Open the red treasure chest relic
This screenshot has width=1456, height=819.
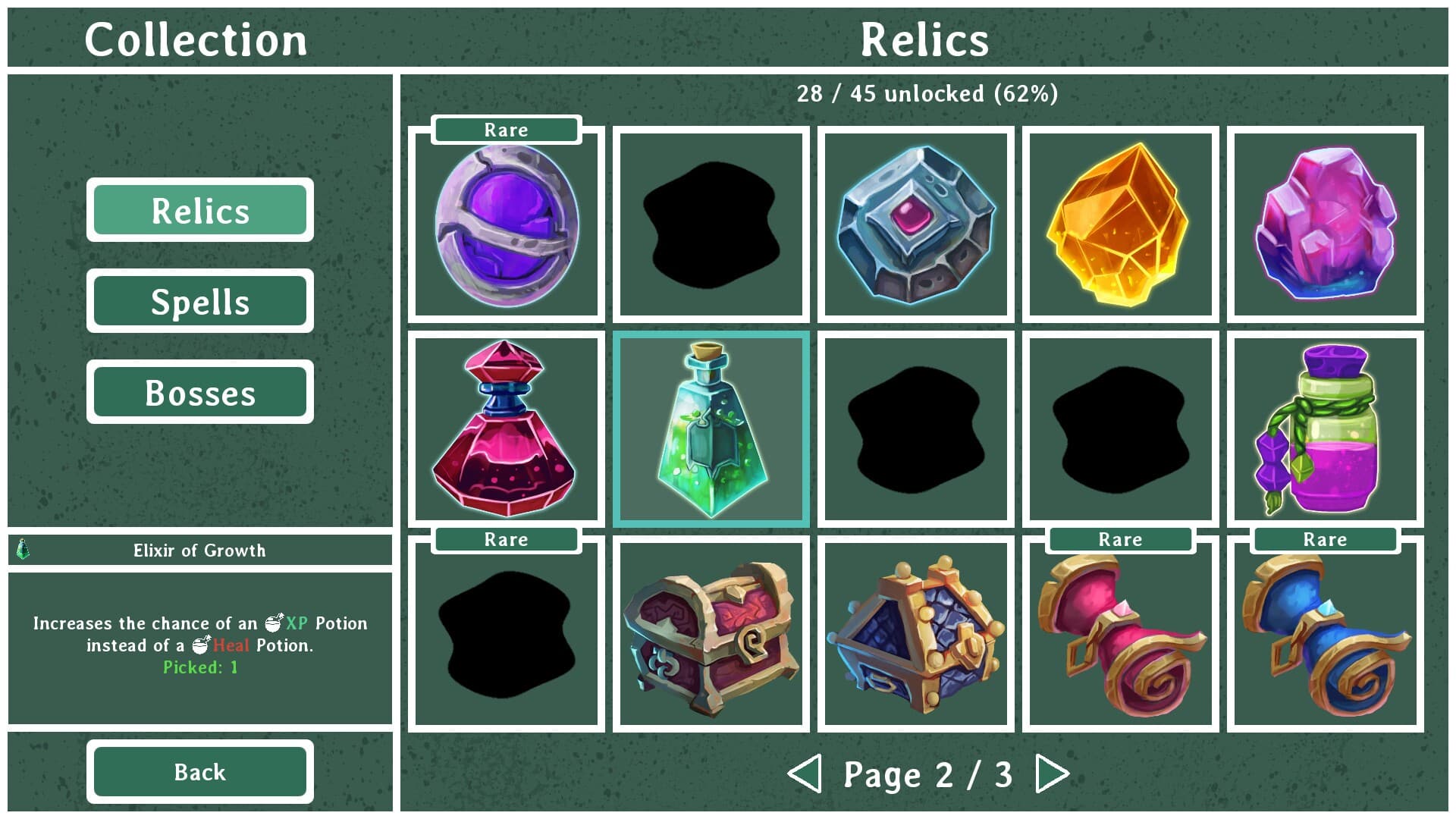(x=710, y=633)
